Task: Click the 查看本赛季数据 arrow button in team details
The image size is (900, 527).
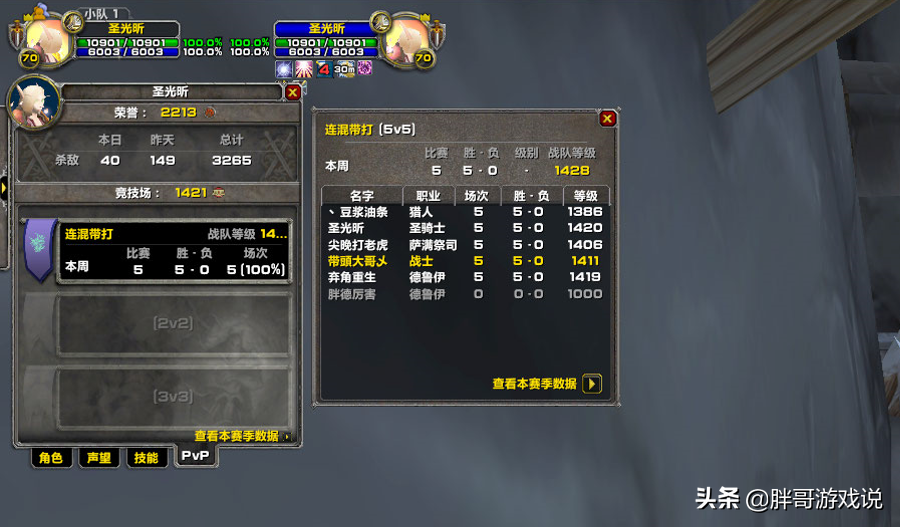Action: tap(592, 383)
